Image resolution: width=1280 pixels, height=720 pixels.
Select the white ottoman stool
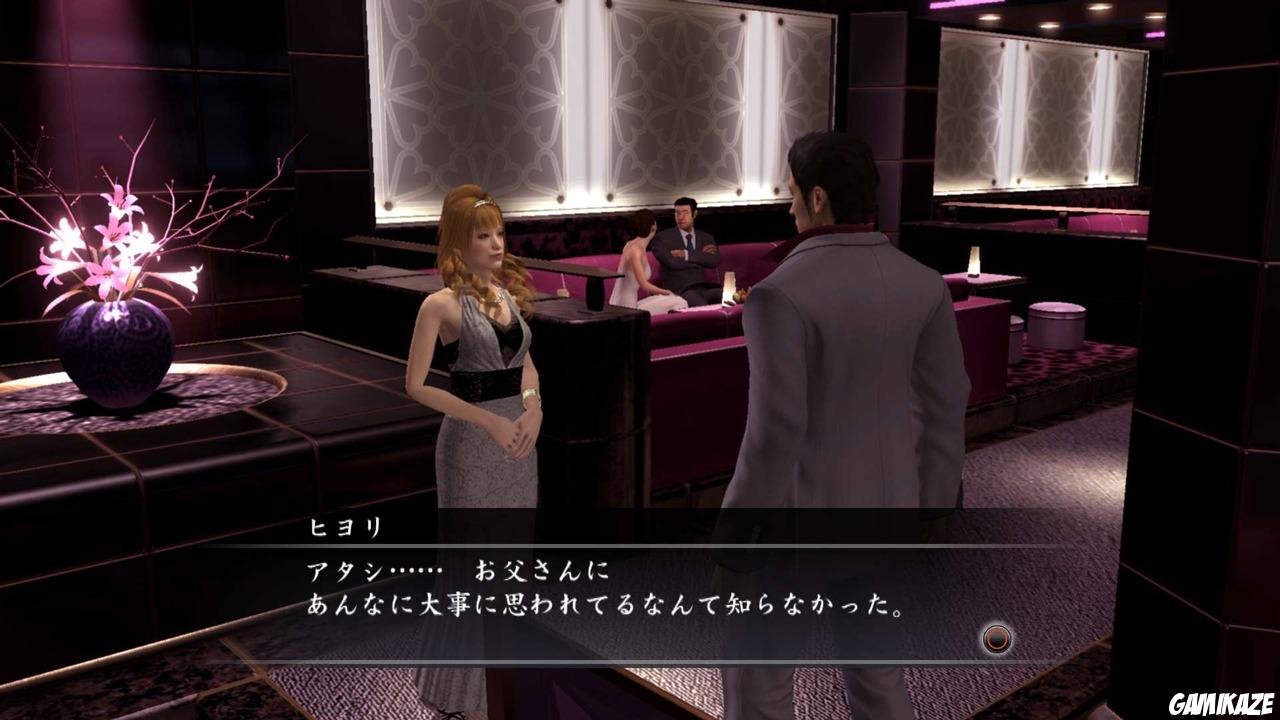[x=1055, y=325]
